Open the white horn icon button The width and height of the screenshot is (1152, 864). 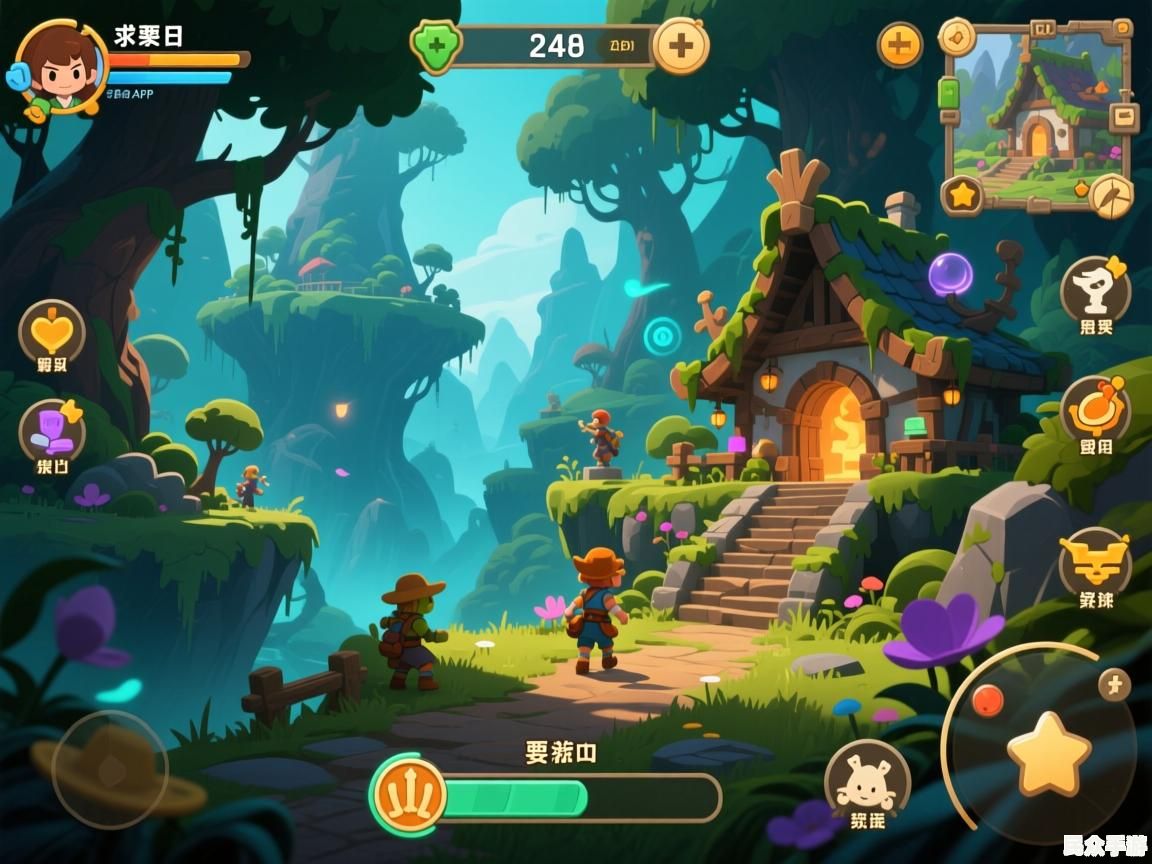point(1096,289)
